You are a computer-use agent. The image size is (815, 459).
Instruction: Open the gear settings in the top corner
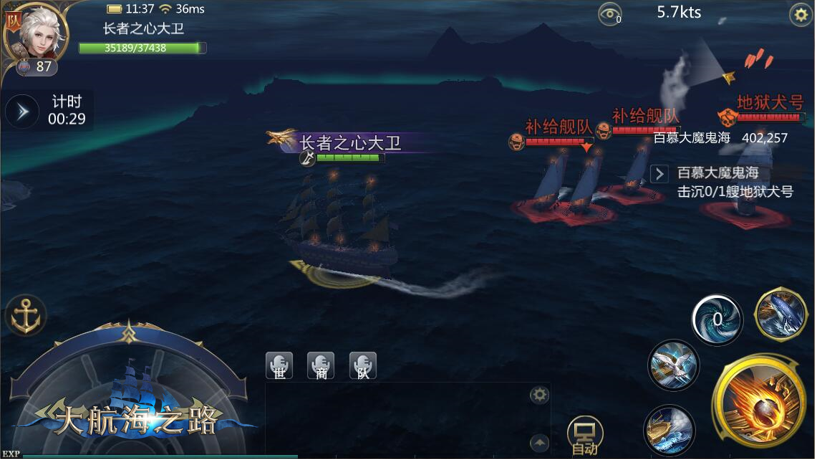800,14
